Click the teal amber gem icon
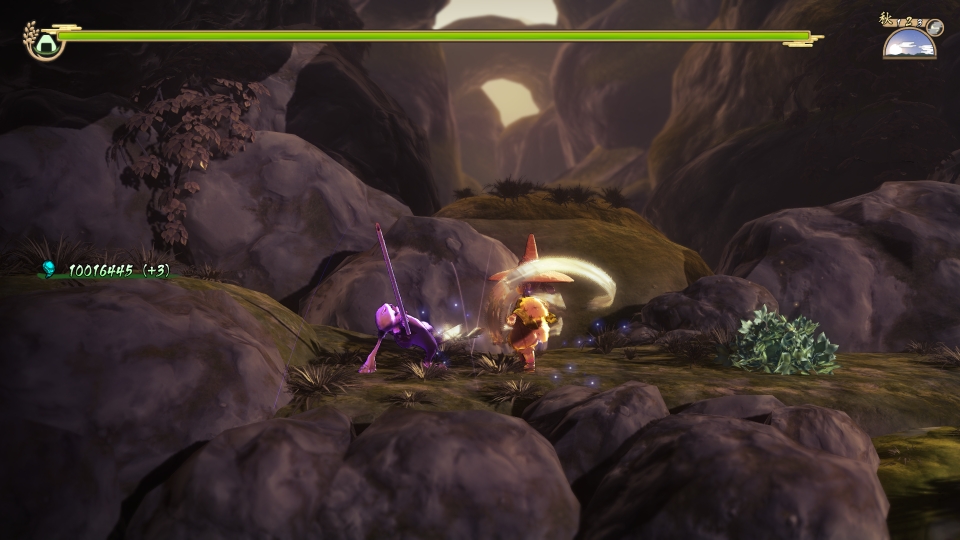The width and height of the screenshot is (960, 540). tap(48, 269)
